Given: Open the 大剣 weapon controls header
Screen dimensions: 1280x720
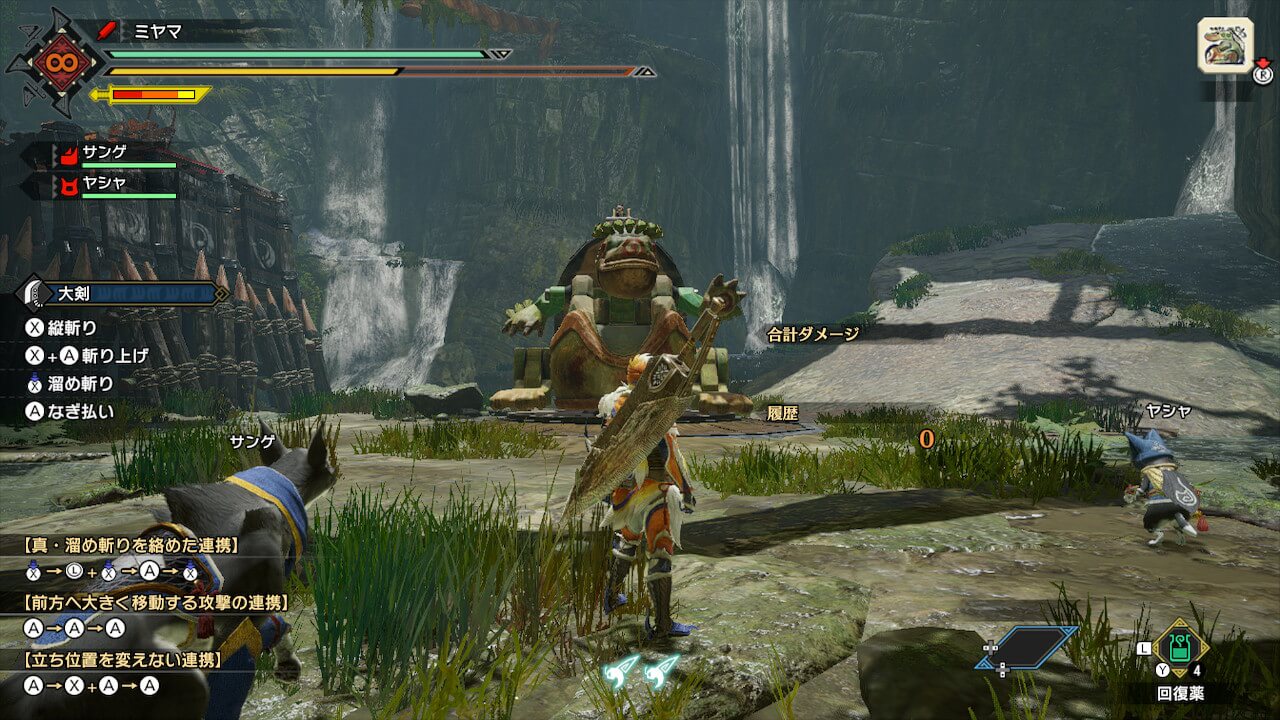Looking at the screenshot, I should point(122,293).
